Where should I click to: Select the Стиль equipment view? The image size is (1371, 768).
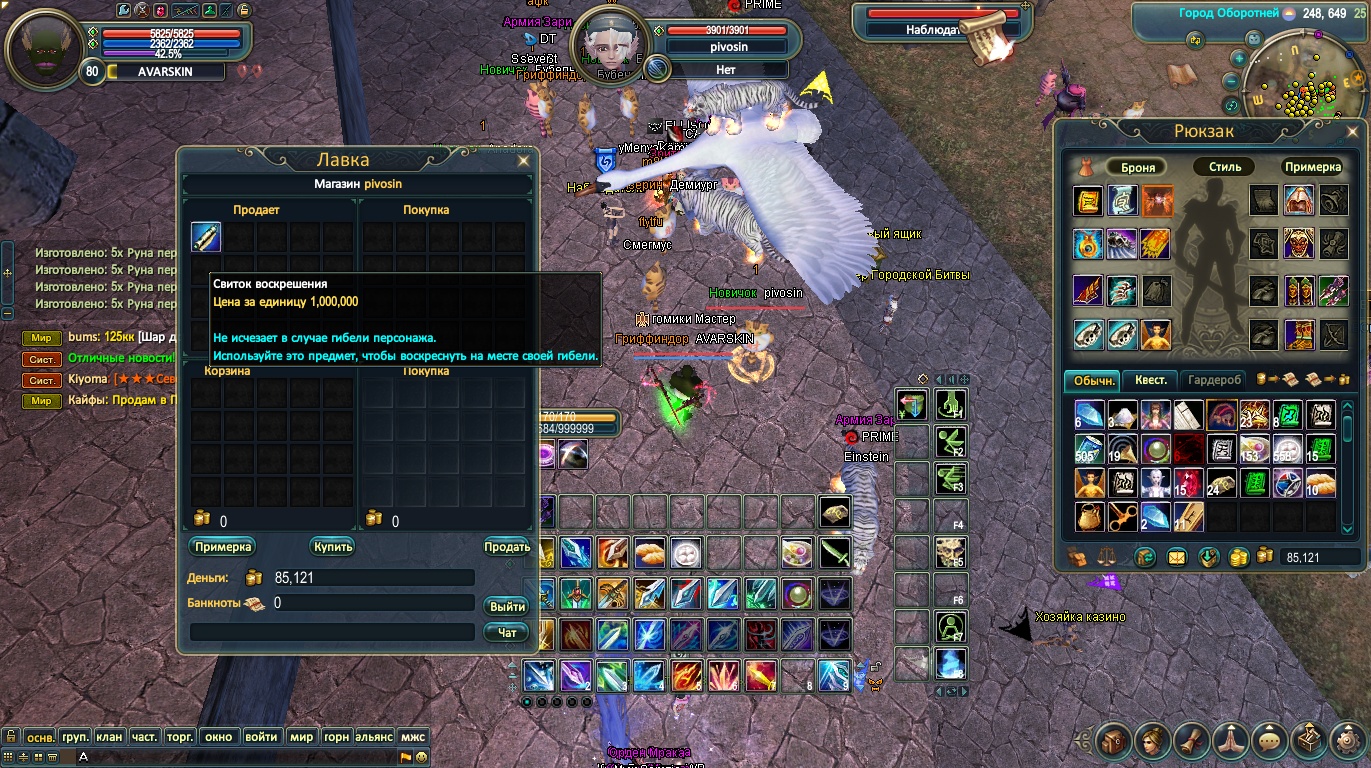click(1224, 167)
